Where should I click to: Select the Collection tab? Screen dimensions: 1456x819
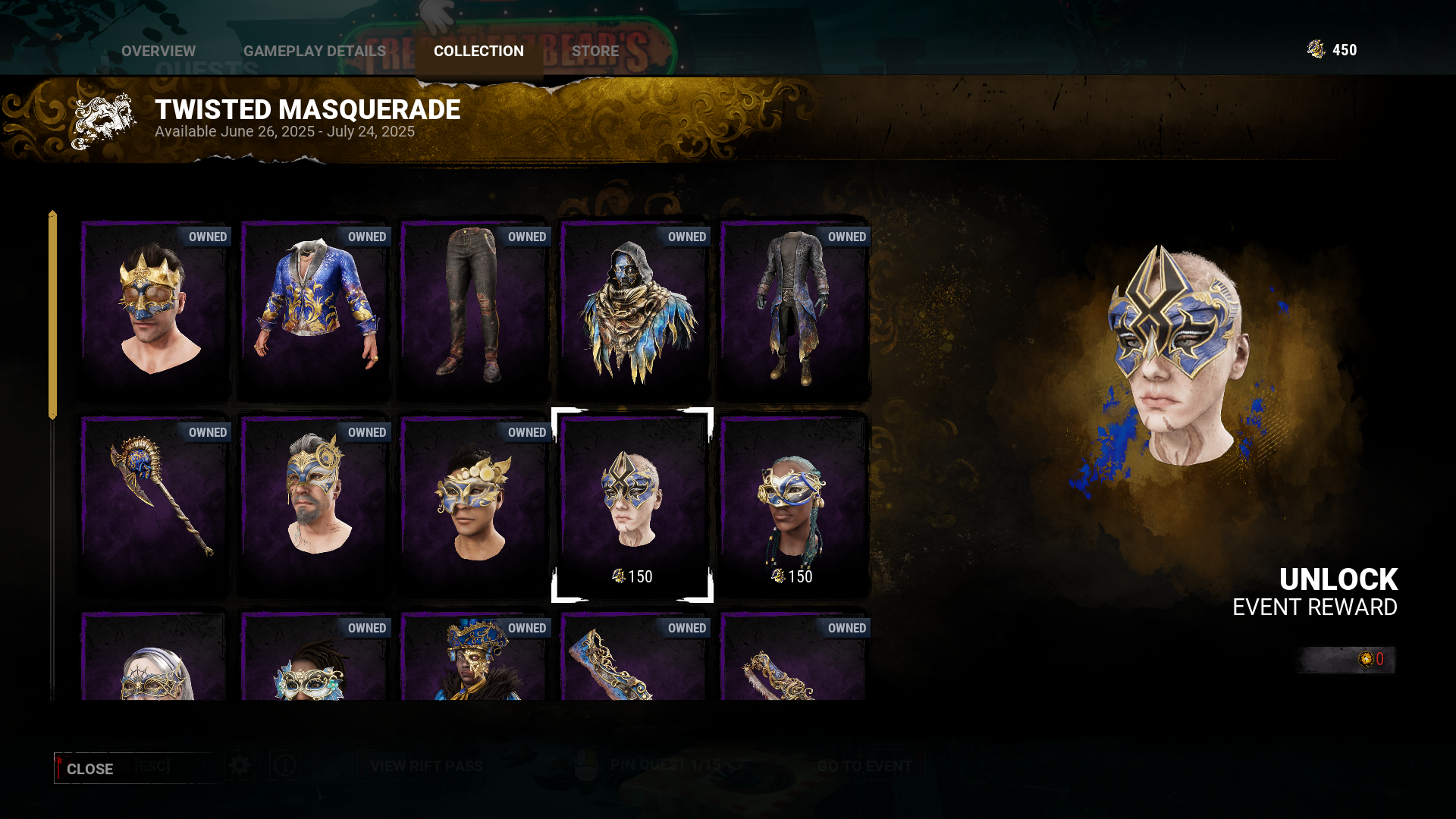[479, 51]
